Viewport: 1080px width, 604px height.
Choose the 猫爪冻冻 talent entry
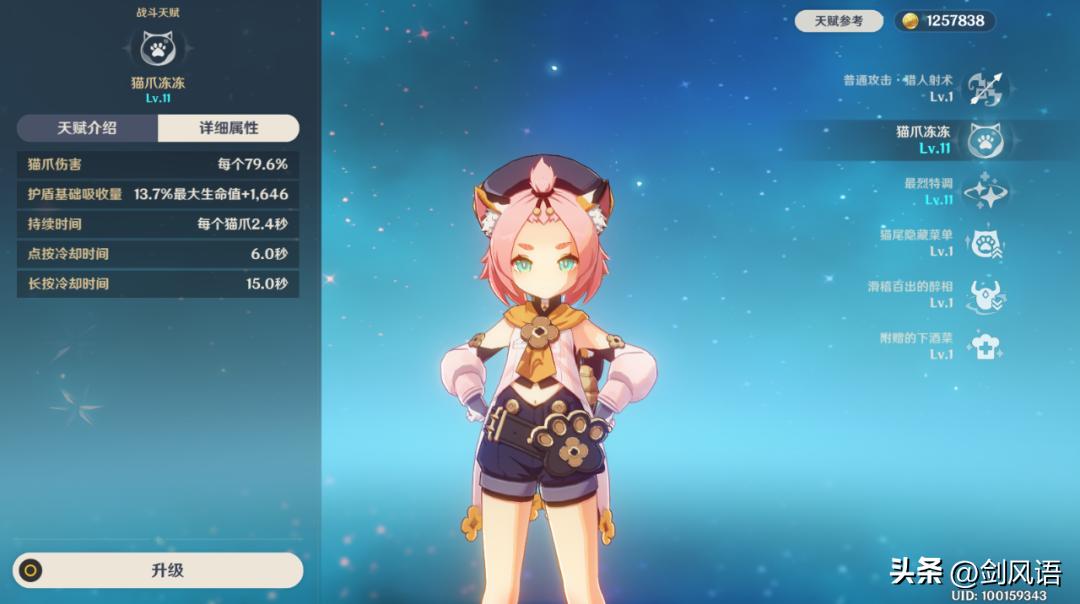(984, 141)
